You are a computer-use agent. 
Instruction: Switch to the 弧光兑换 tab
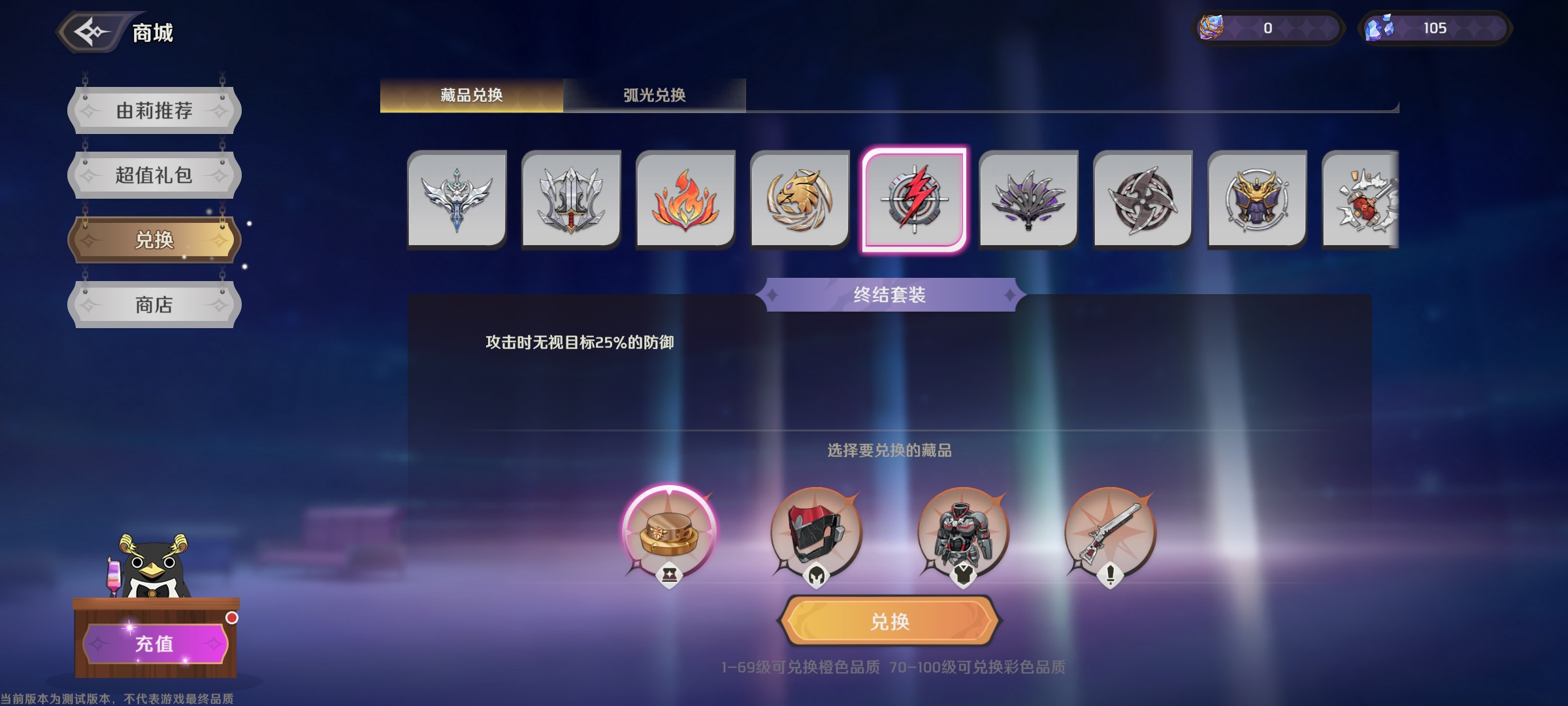point(655,94)
